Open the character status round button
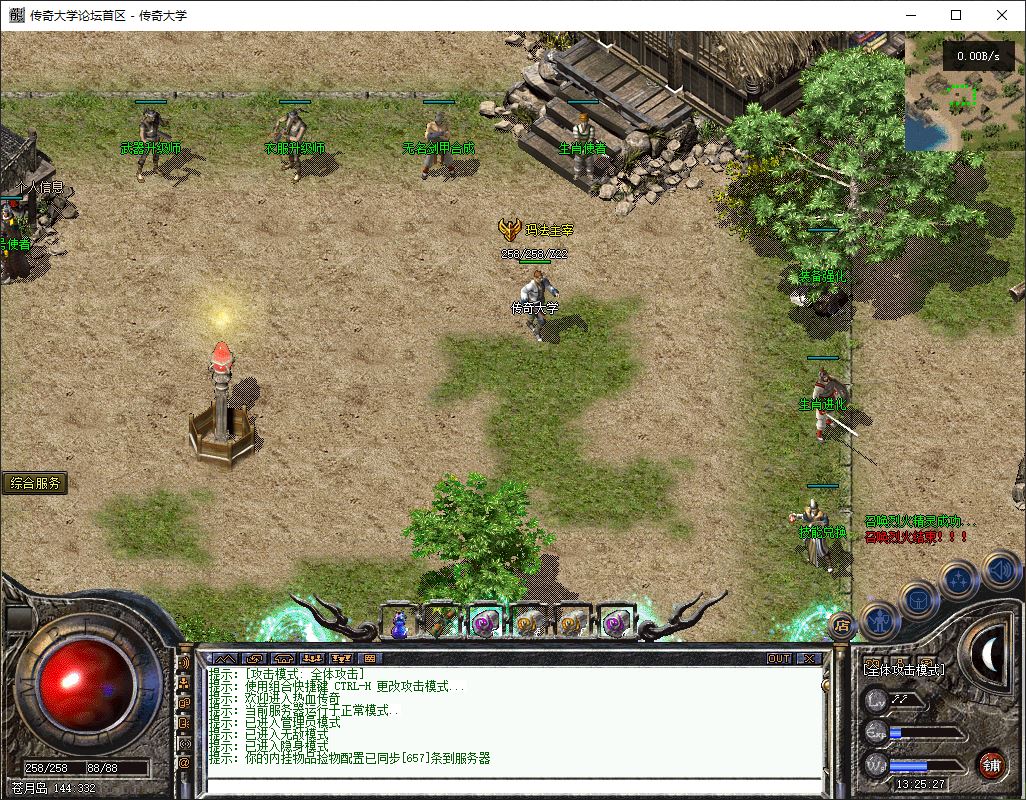This screenshot has height=800, width=1026. point(878,620)
